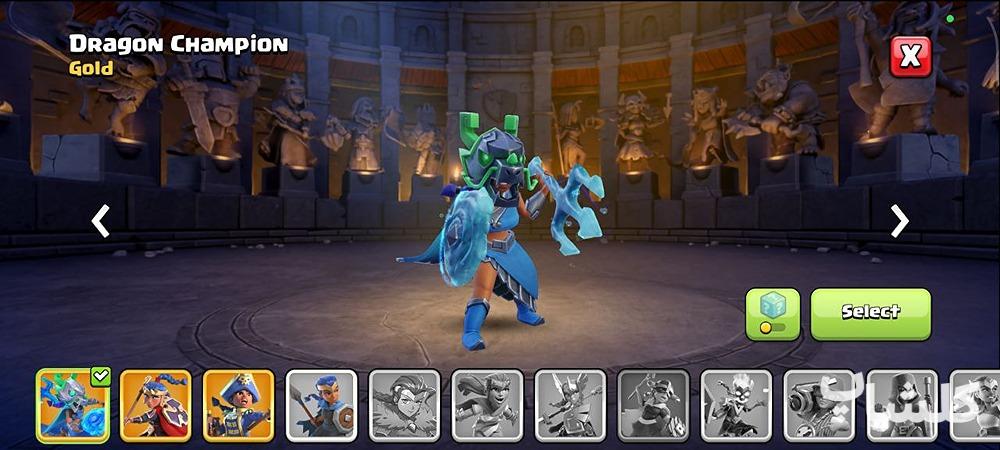Choose the equipped Dragon Champion skin thumbnail
Screen dimensions: 1000x450
73,405
